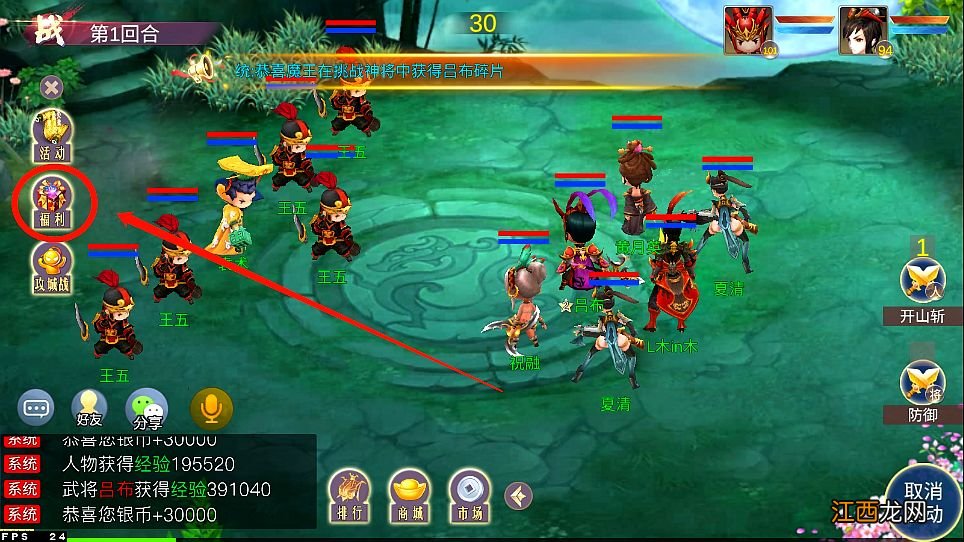Open the 市场 market icon
Viewport: 964px width, 542px height.
tap(469, 492)
